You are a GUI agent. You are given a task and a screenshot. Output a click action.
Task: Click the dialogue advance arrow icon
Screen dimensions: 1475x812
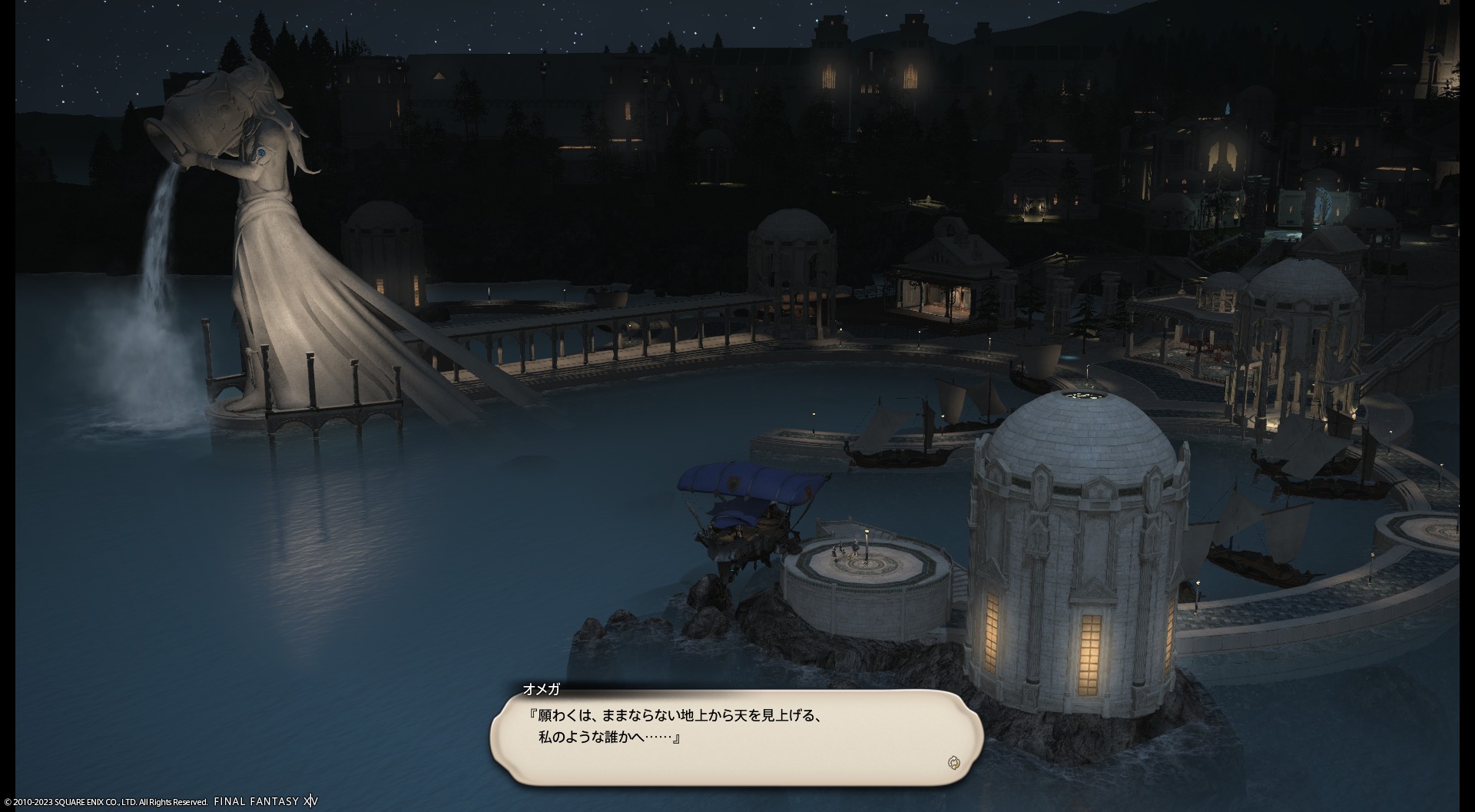953,762
